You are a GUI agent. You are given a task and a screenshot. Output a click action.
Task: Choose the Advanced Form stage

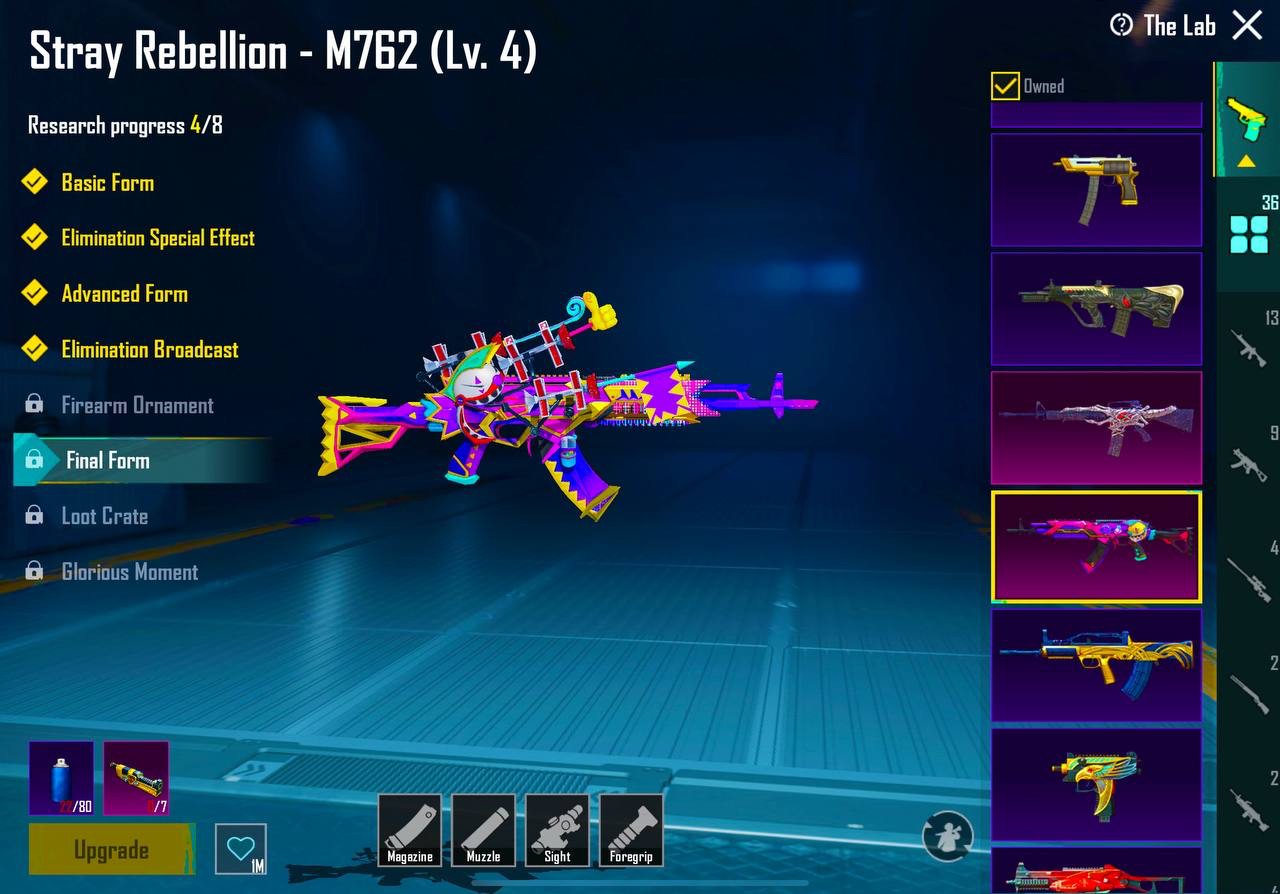(x=124, y=294)
